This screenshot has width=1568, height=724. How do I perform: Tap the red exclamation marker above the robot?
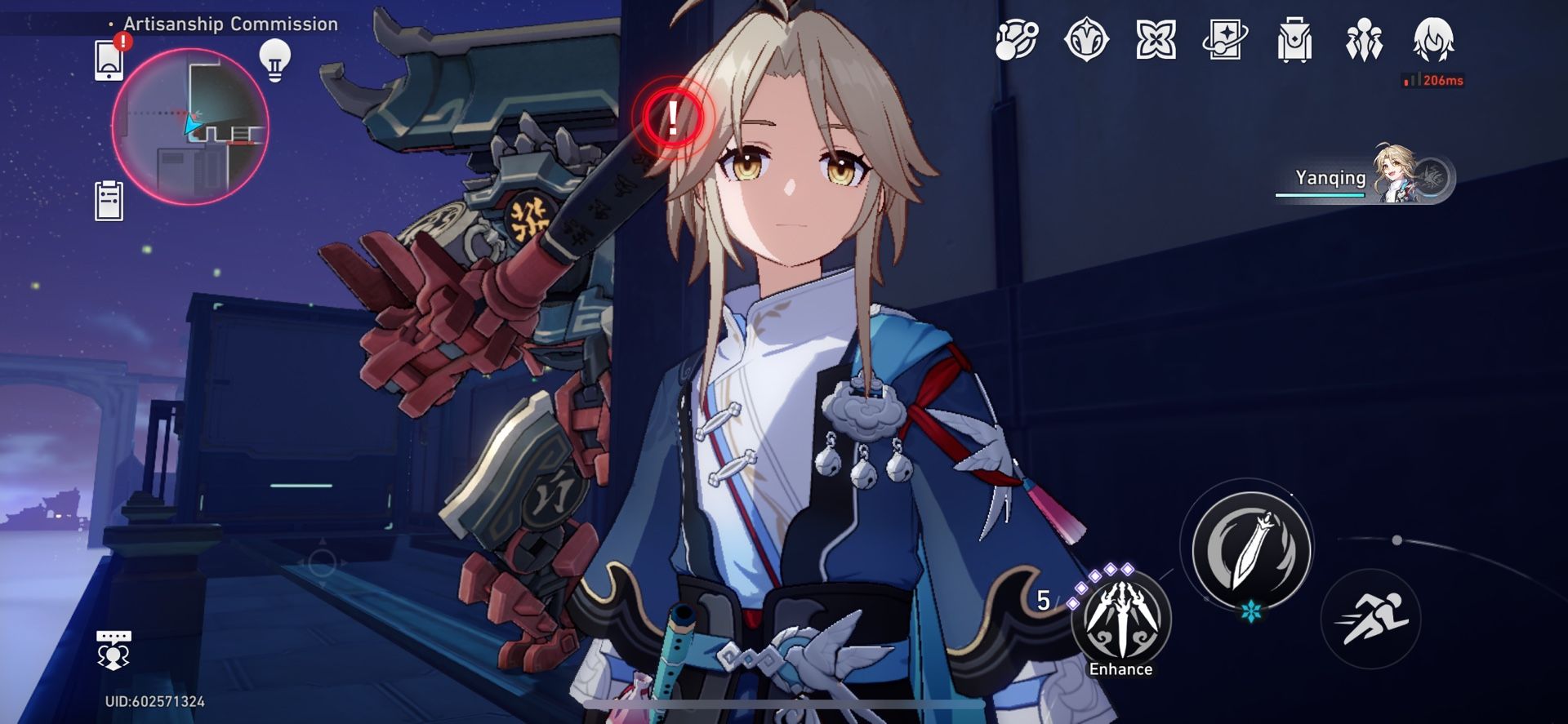[671, 118]
